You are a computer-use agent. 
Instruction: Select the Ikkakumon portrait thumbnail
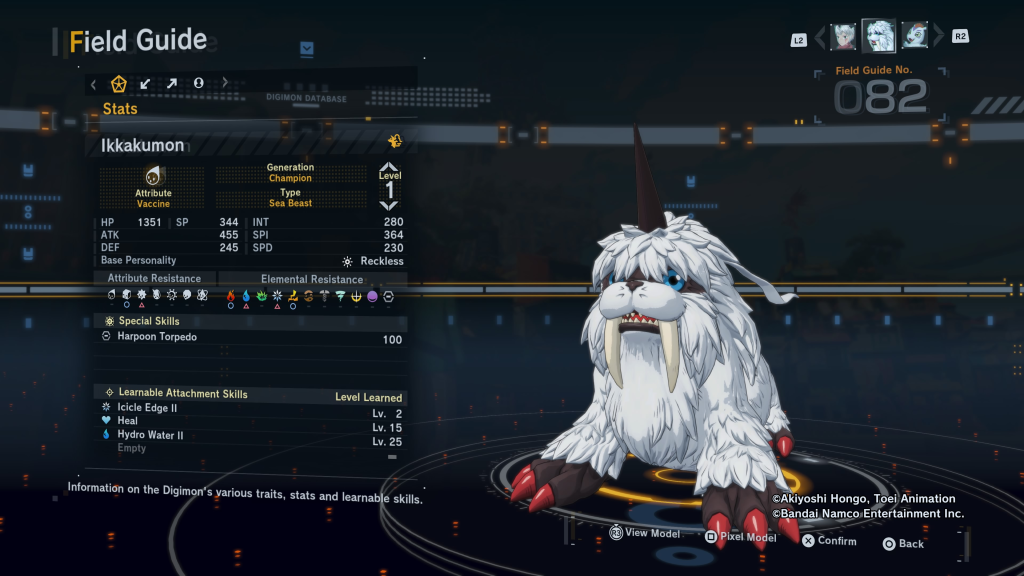pyautogui.click(x=879, y=37)
